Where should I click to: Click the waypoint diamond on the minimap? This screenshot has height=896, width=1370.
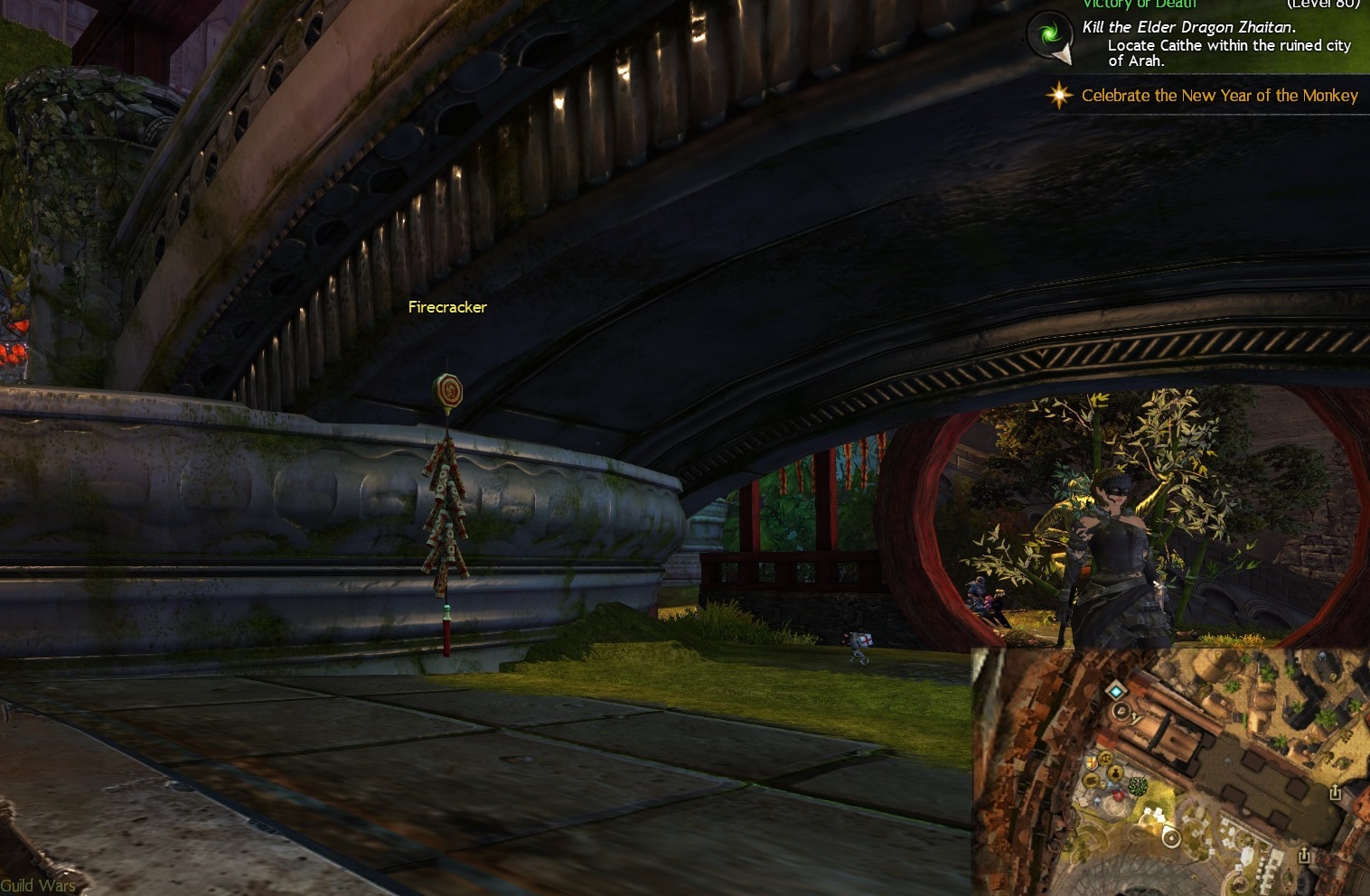[1118, 692]
